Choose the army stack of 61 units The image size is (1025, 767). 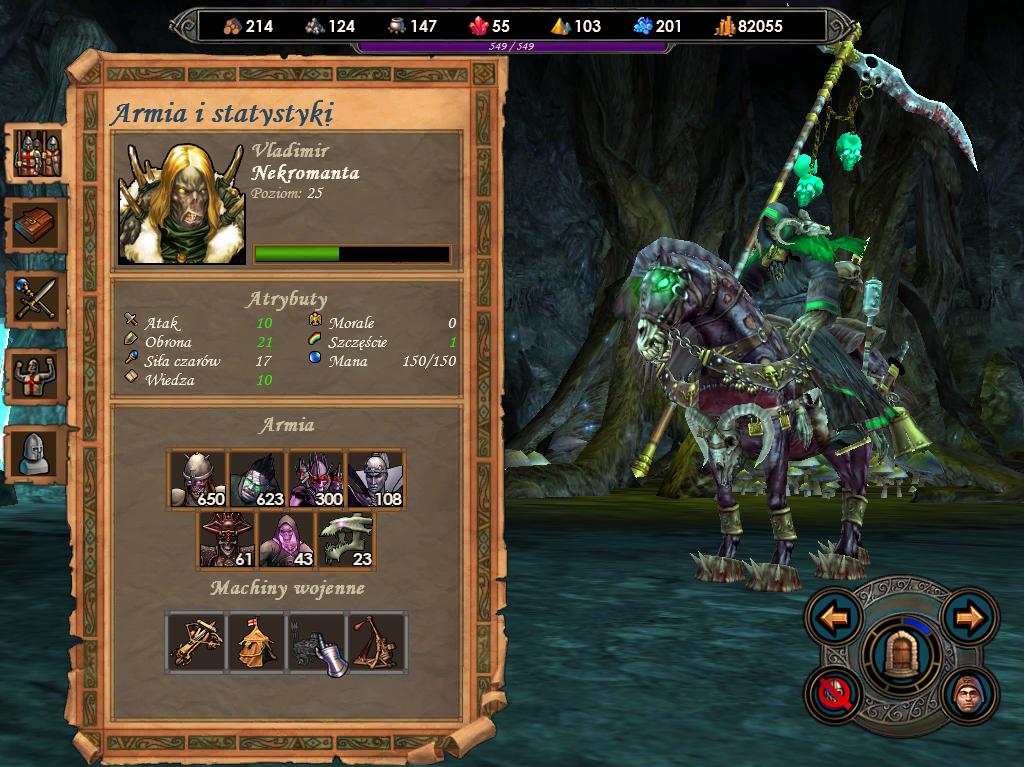pyautogui.click(x=227, y=540)
